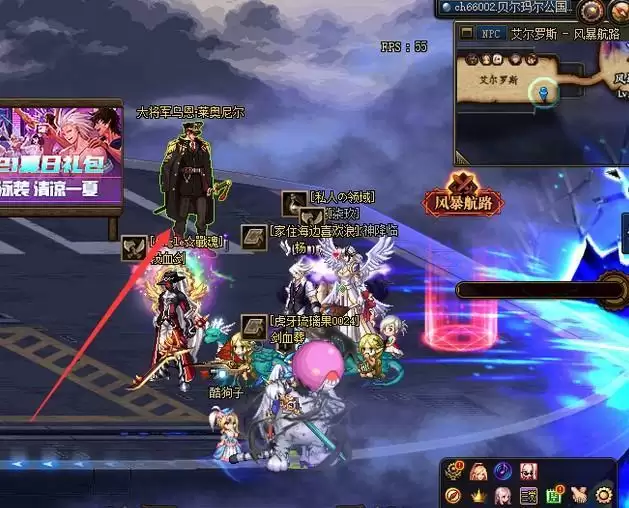Open the gear settings icon in bottom menu
This screenshot has height=508, width=629.
[603, 494]
